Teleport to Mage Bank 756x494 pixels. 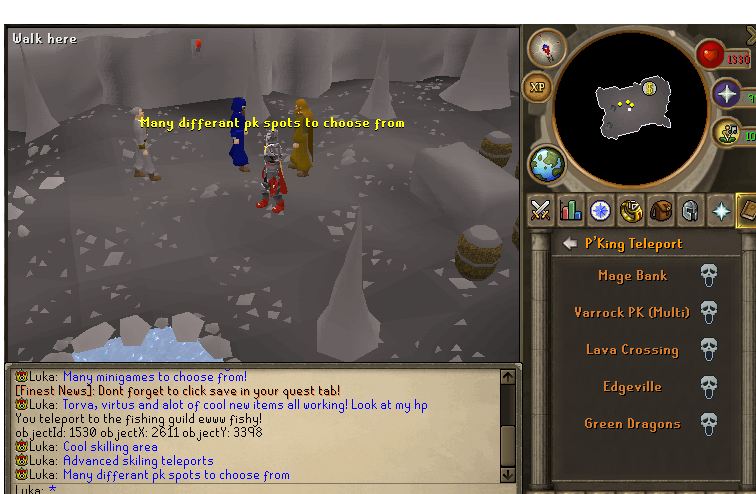pos(632,276)
